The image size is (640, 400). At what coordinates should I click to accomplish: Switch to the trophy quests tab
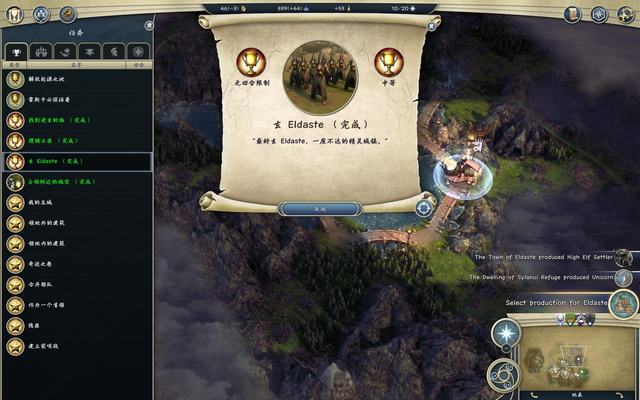[x=15, y=51]
